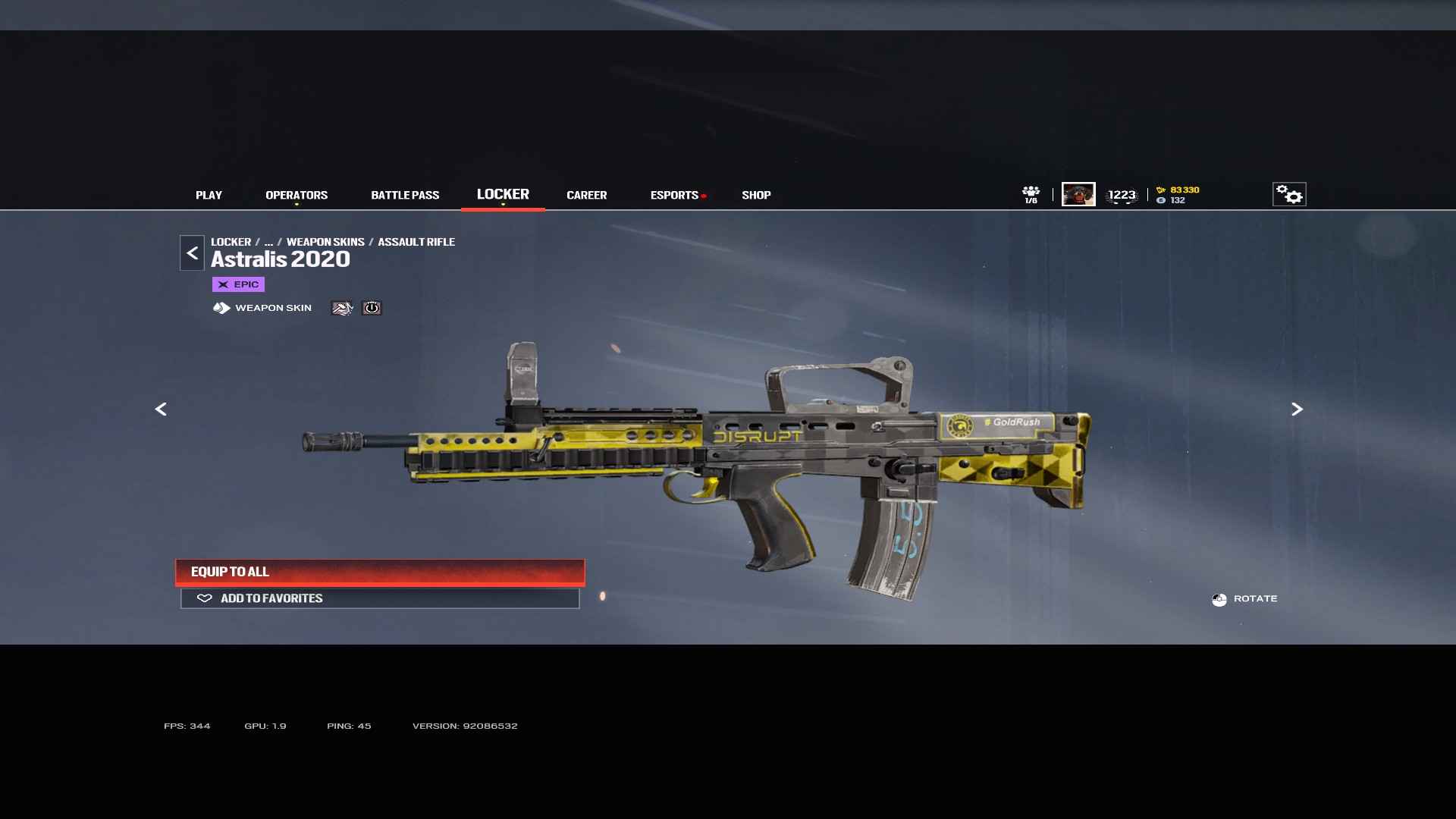Screen dimensions: 1456x819
Task: Navigate to Locker breadcrumb link
Action: (231, 242)
